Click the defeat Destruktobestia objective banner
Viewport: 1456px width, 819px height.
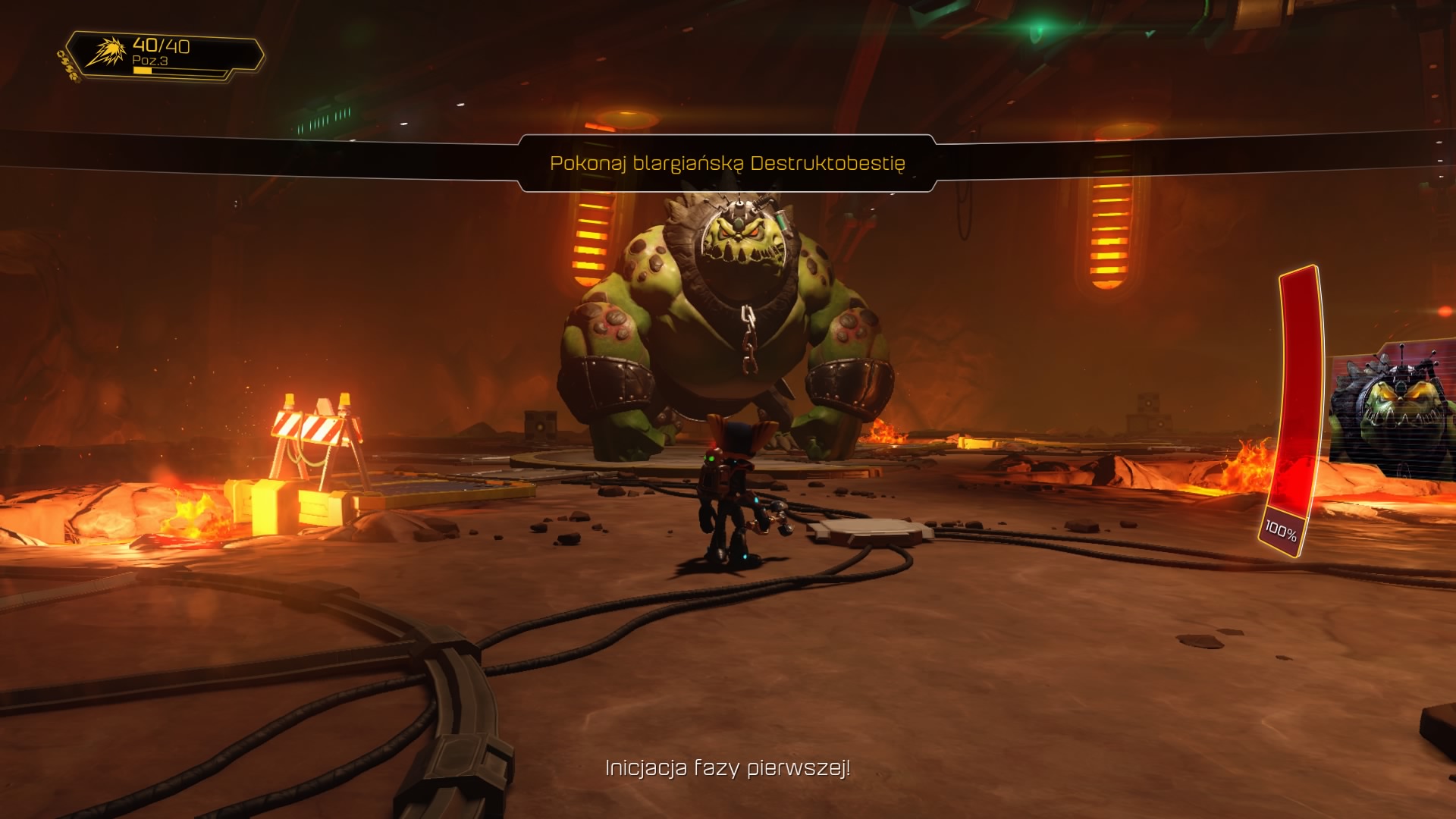coord(727,163)
